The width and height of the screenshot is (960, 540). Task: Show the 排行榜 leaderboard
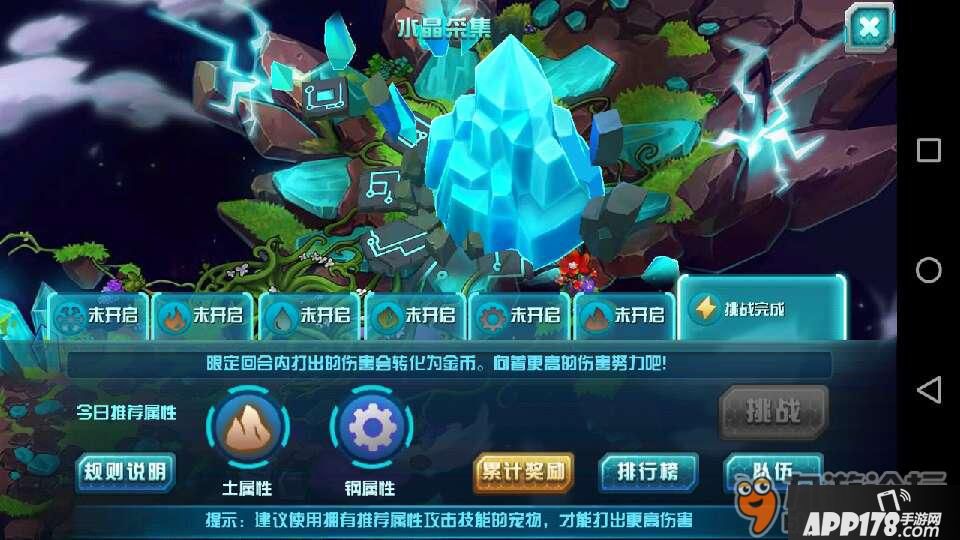point(647,471)
